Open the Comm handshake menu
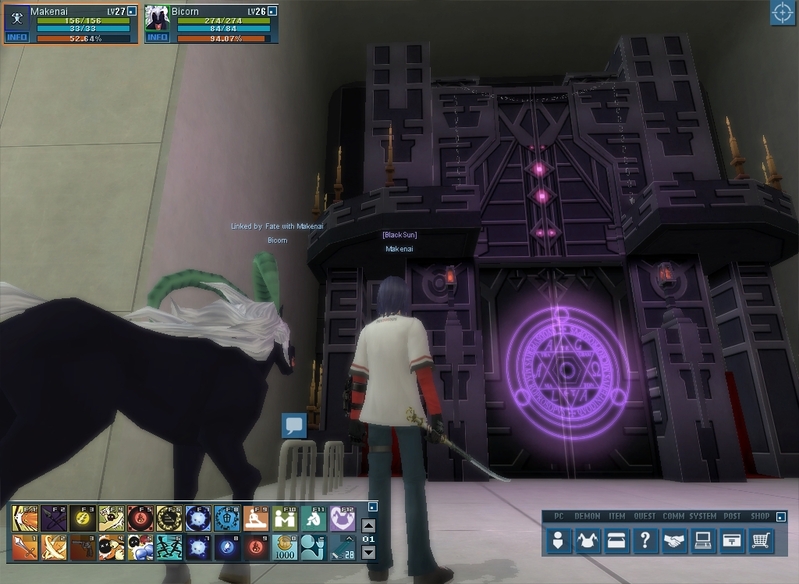The image size is (799, 584). click(x=675, y=540)
